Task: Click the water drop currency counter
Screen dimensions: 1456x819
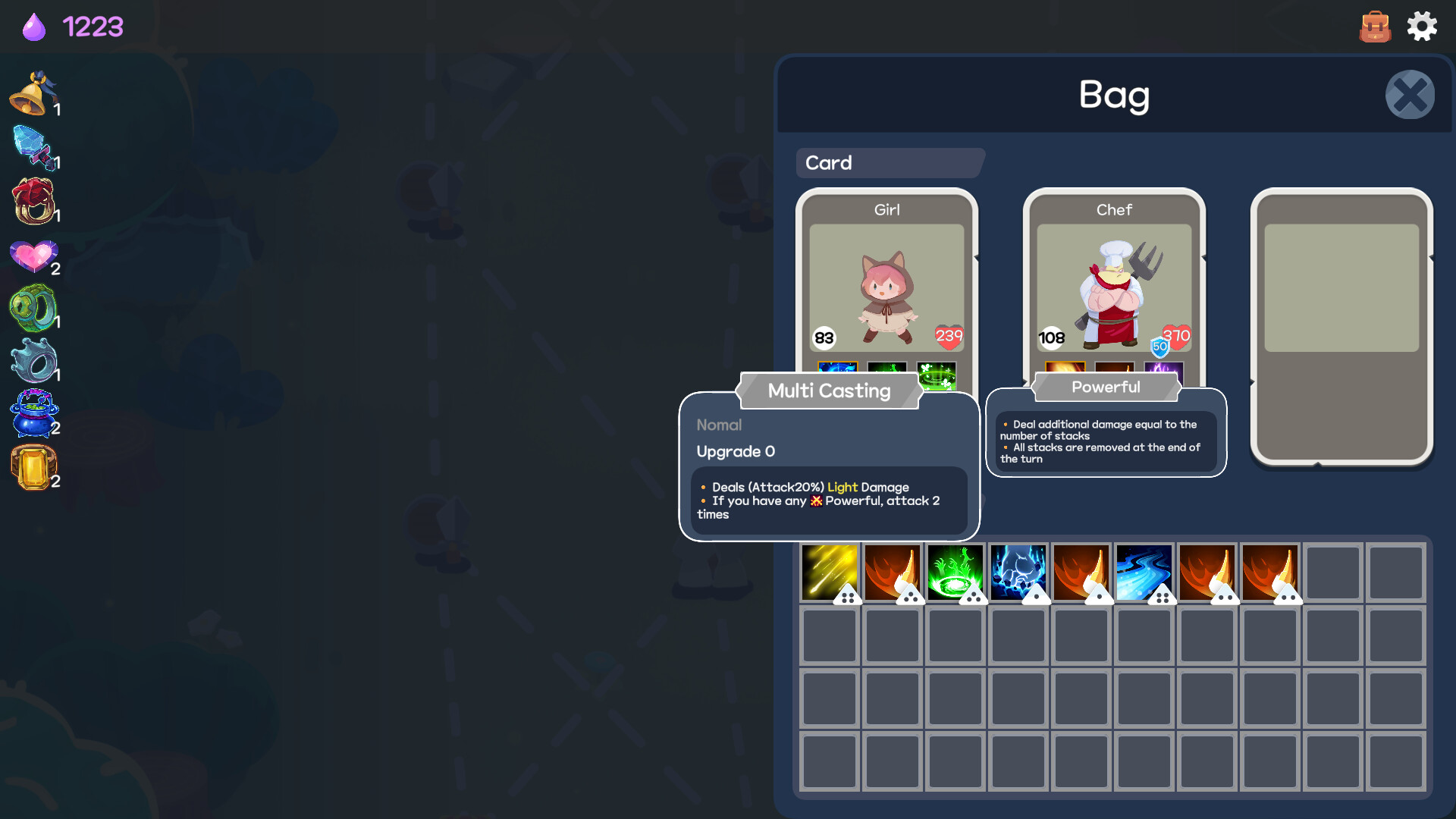Action: (72, 27)
